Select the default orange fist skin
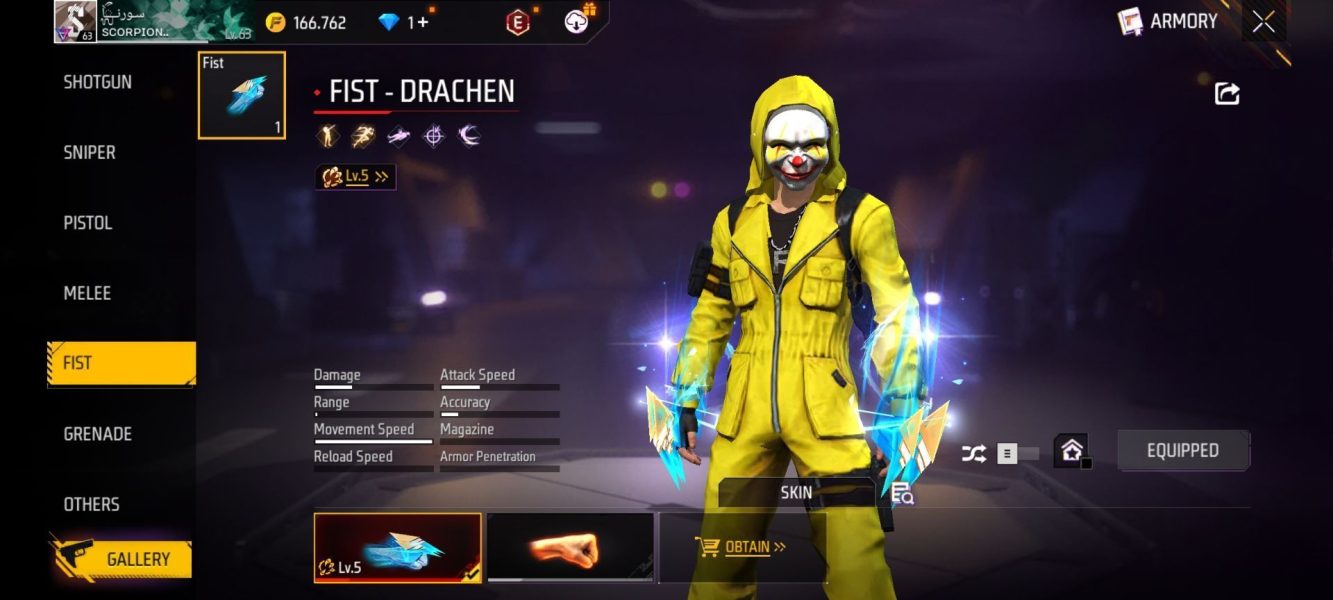Screen dimensions: 1333x600 click(x=570, y=547)
